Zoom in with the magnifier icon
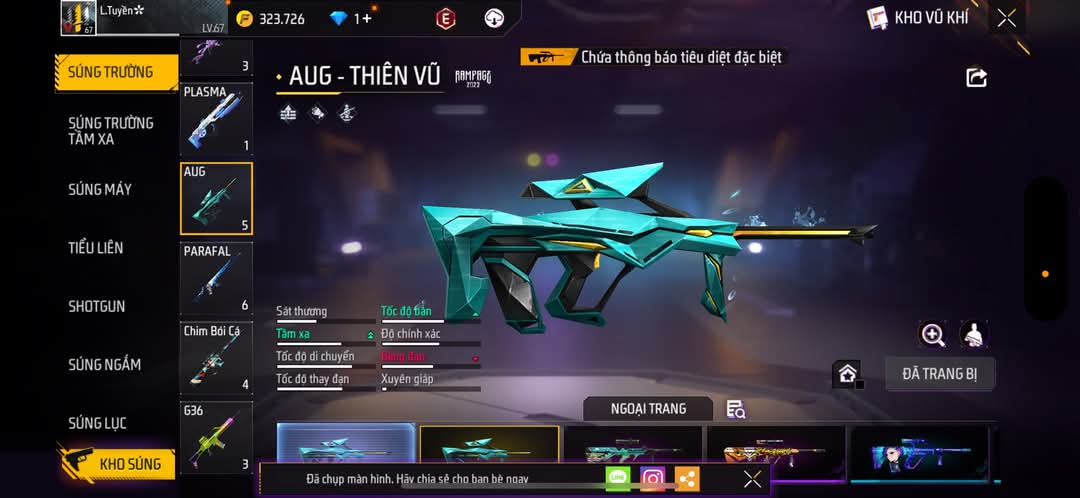This screenshot has width=1080, height=498. pos(933,335)
